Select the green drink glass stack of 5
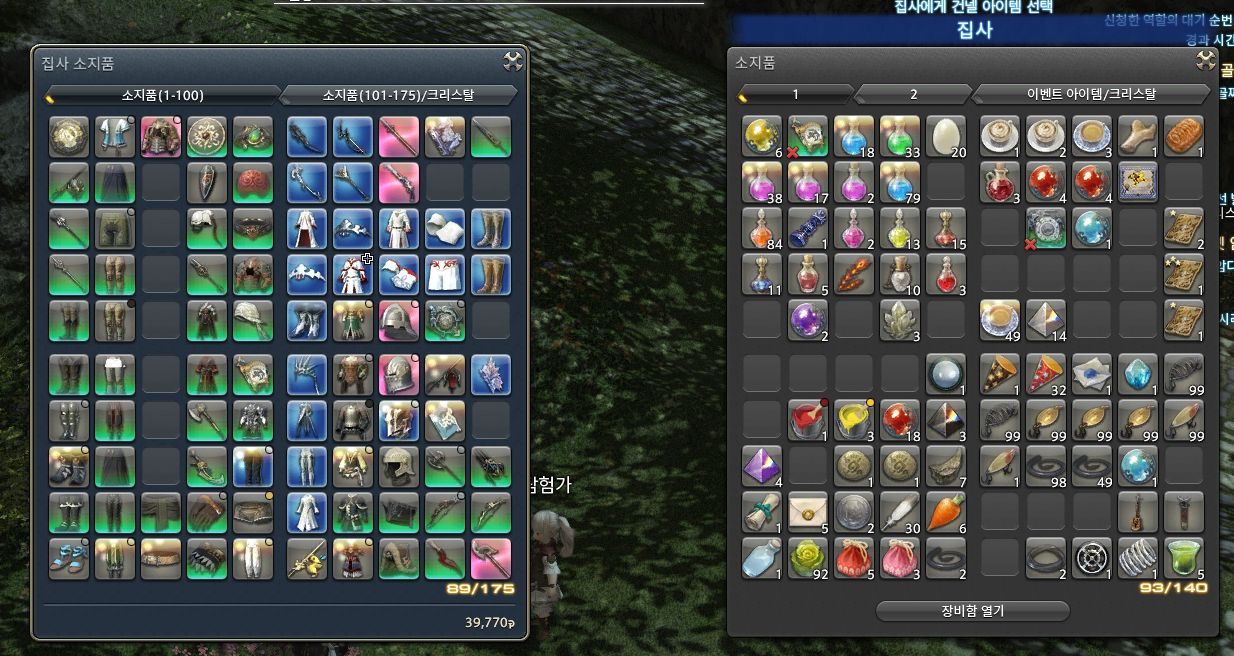Viewport: 1234px width, 656px height. pyautogui.click(x=1183, y=557)
